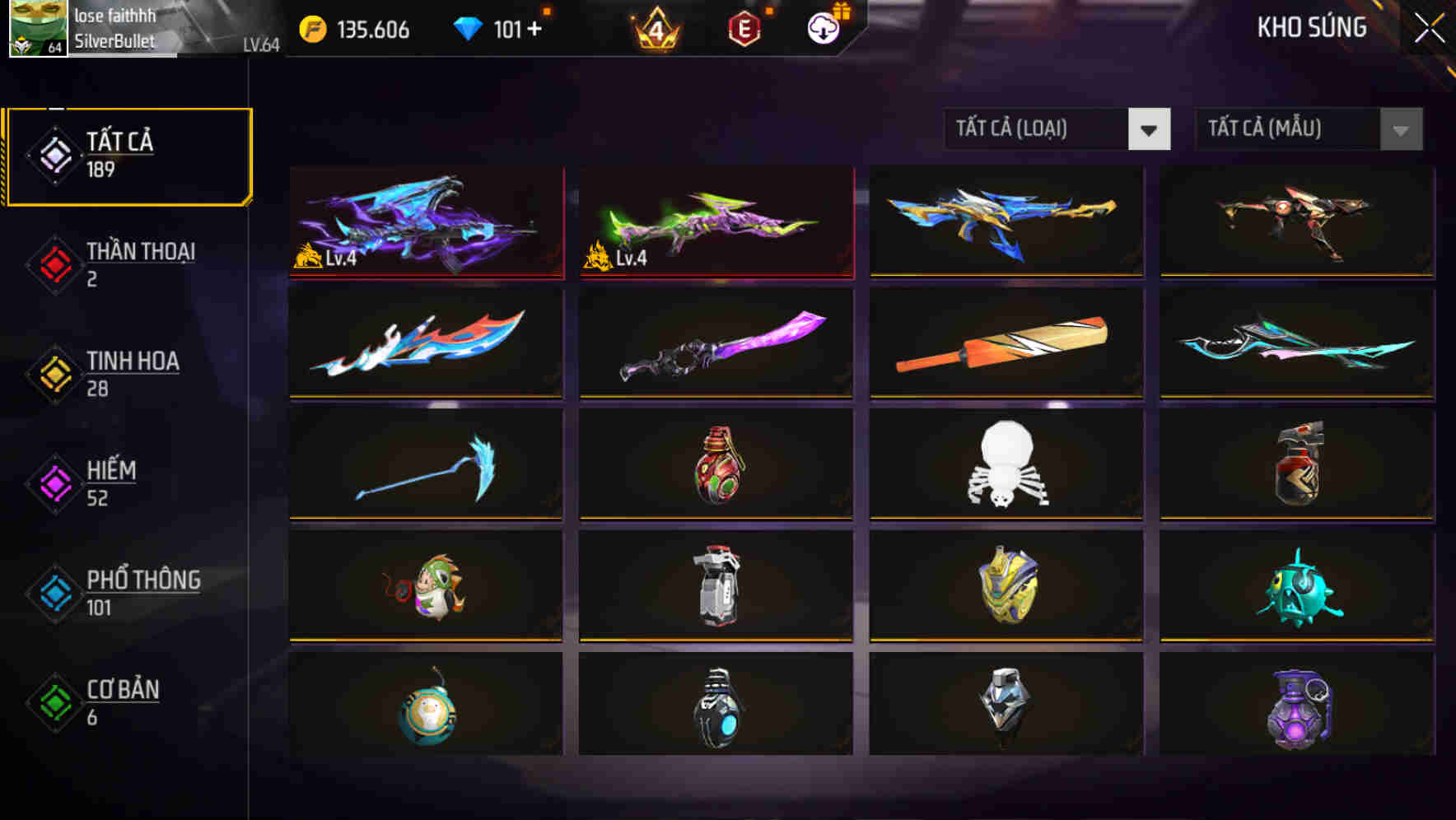Switch on the HIẾM filter showing 52
This screenshot has height=820, width=1456.
click(x=128, y=482)
